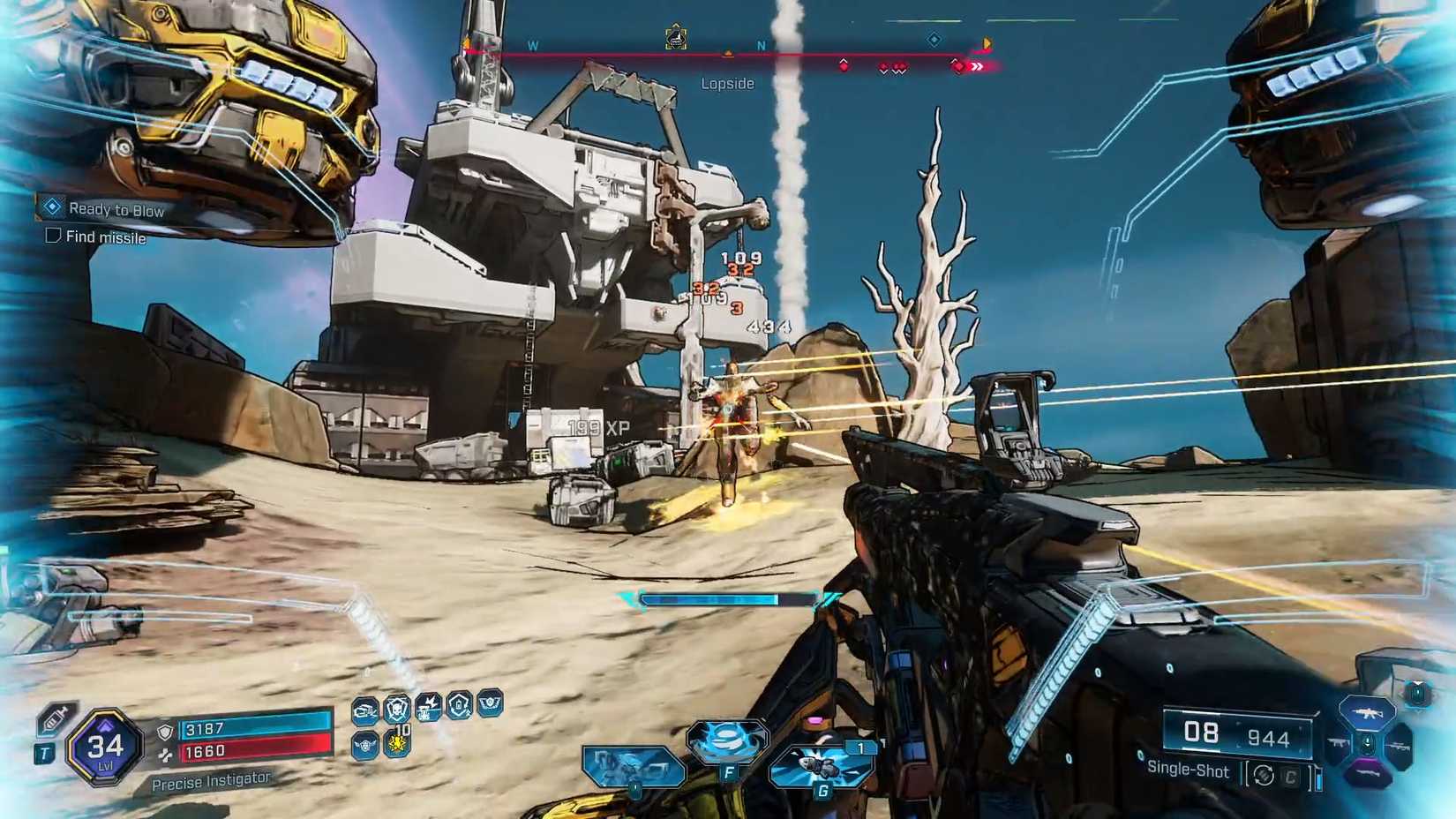Click the Lopside location label on the compass

pos(726,83)
